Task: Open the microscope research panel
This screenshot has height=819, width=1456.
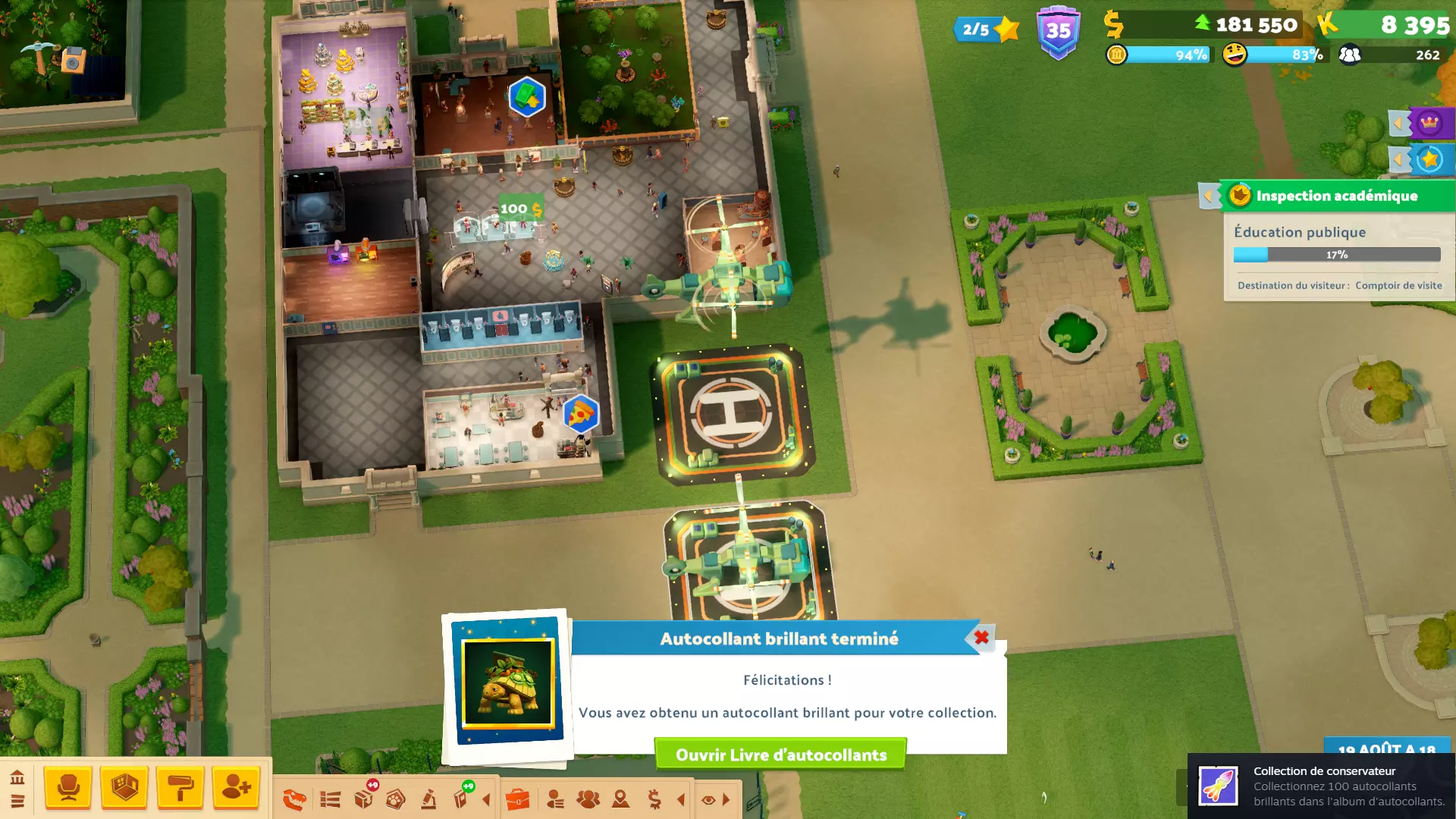Action: coord(428,799)
